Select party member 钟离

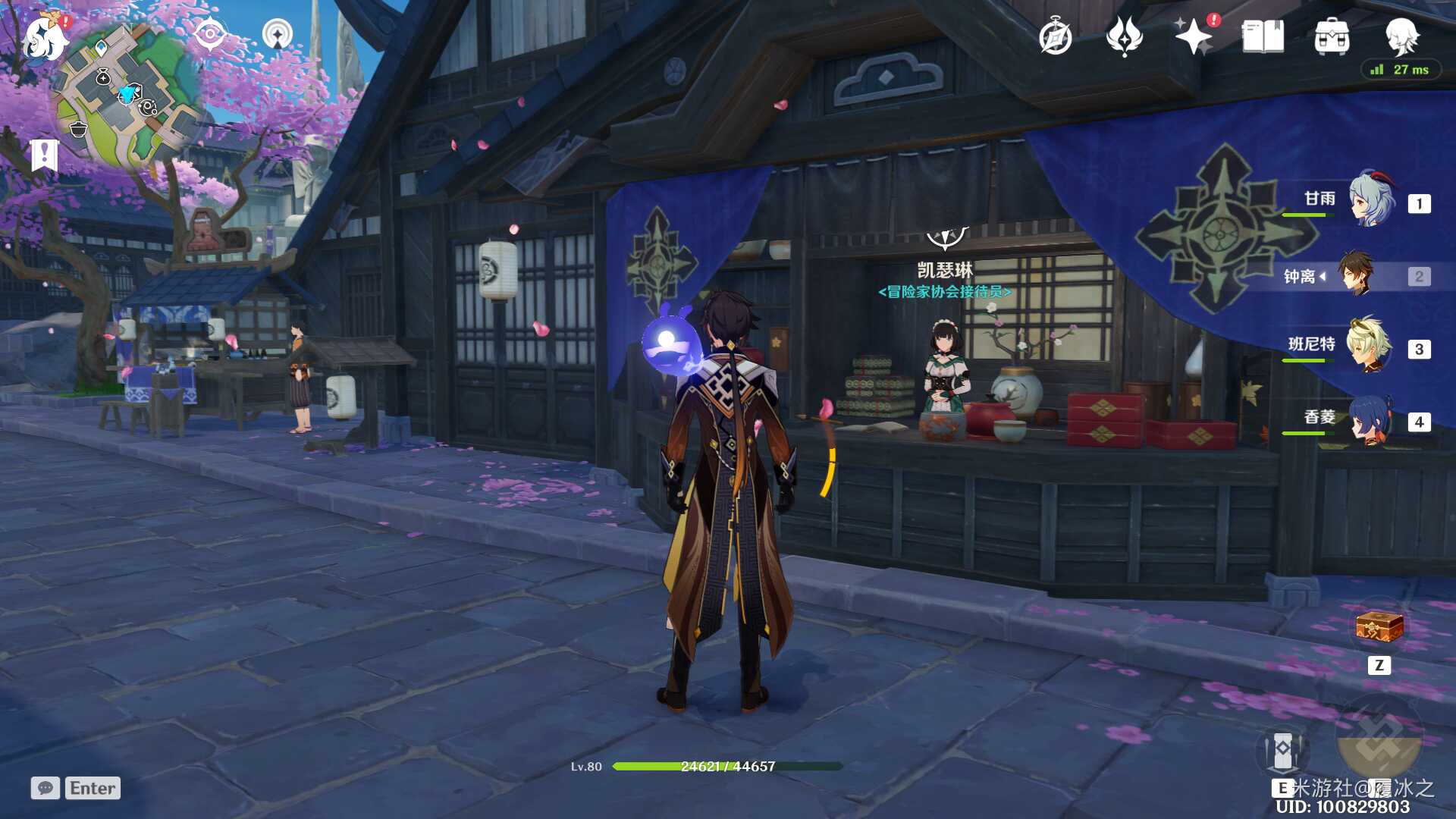point(1356,275)
